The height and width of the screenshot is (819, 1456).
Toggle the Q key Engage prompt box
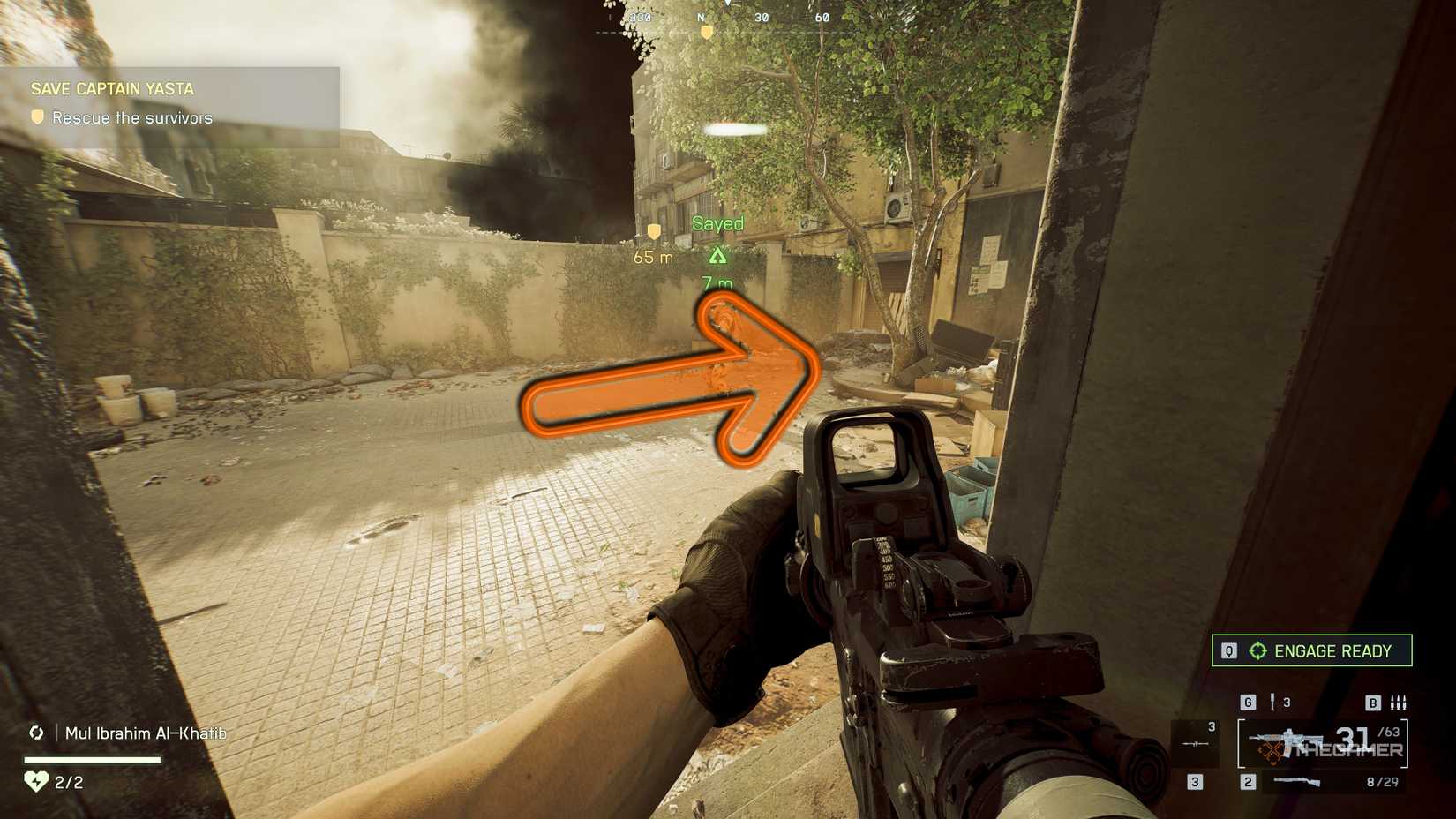click(1229, 650)
